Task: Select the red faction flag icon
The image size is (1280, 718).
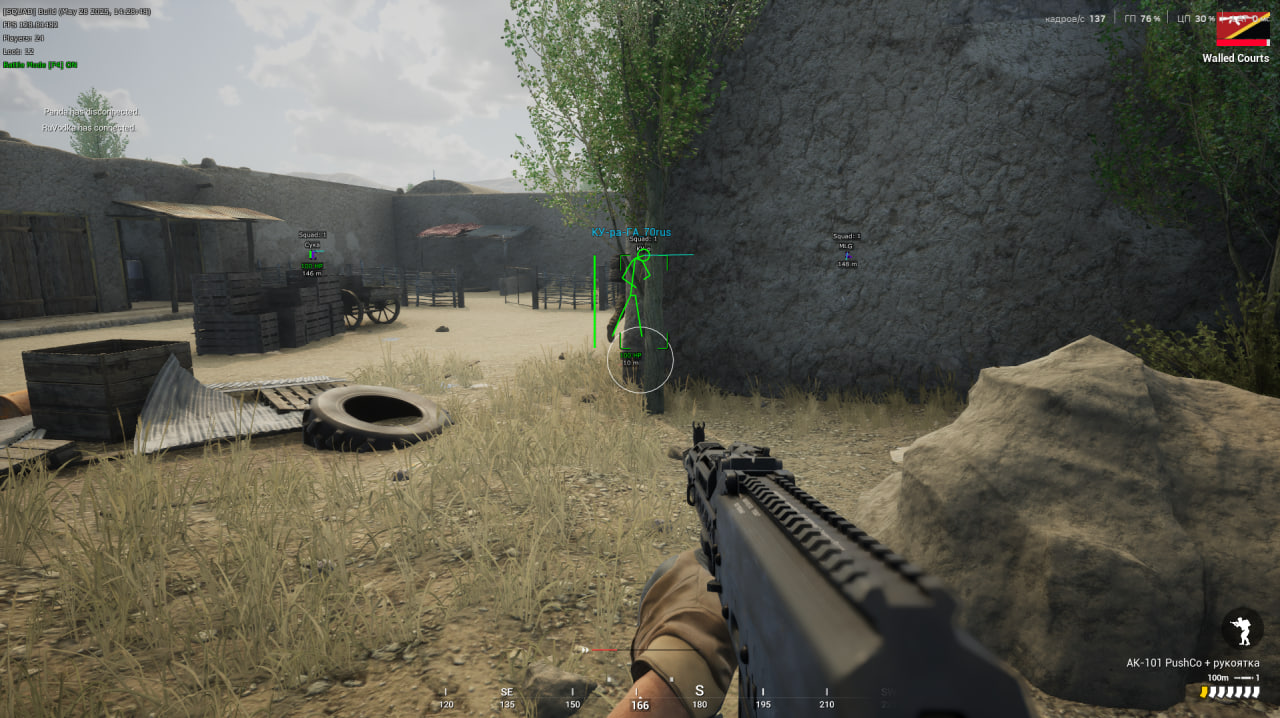Action: coord(1243,28)
